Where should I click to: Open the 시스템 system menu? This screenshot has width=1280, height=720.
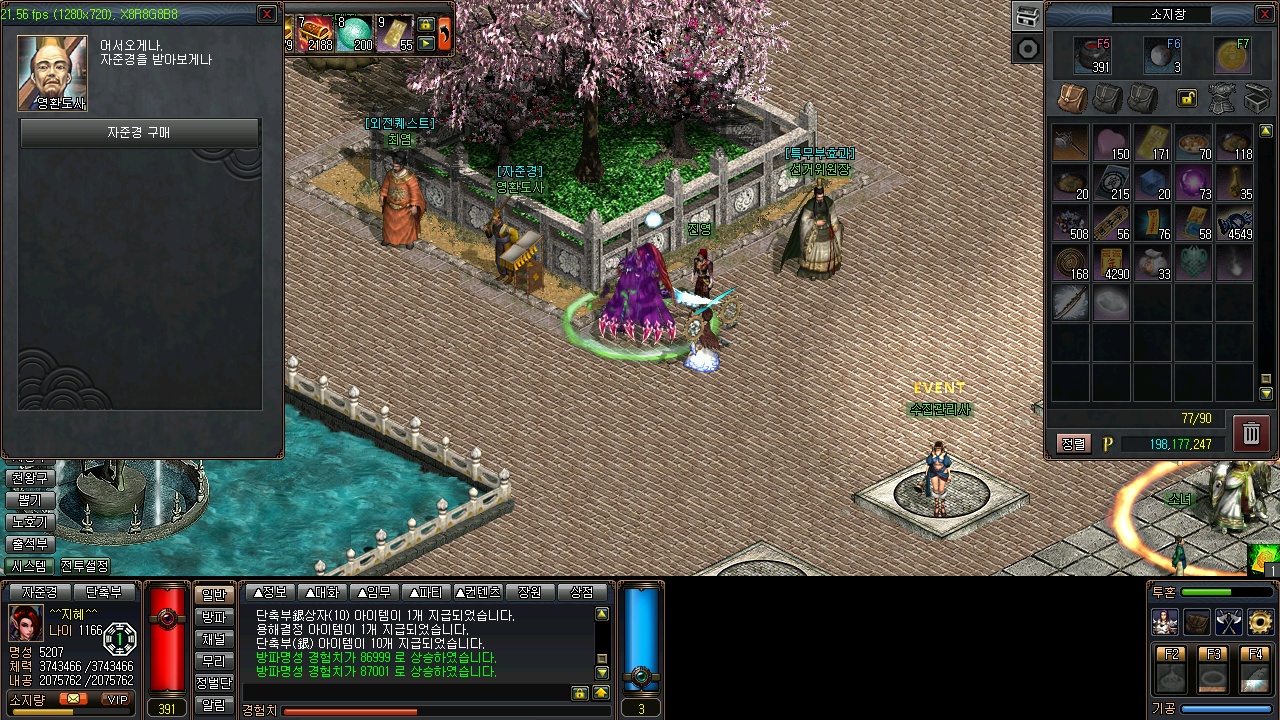point(29,566)
